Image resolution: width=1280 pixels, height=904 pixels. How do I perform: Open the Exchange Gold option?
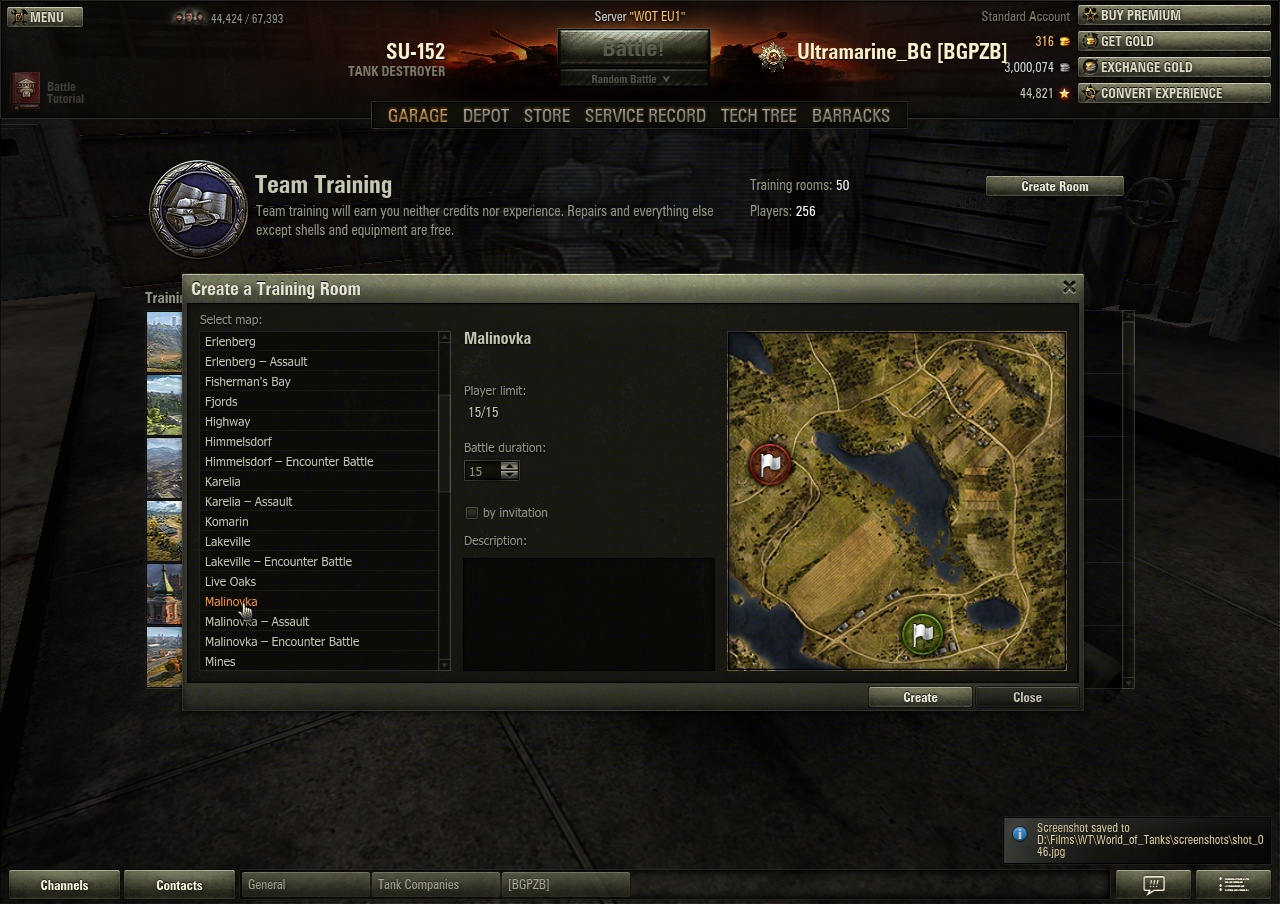coord(1174,67)
